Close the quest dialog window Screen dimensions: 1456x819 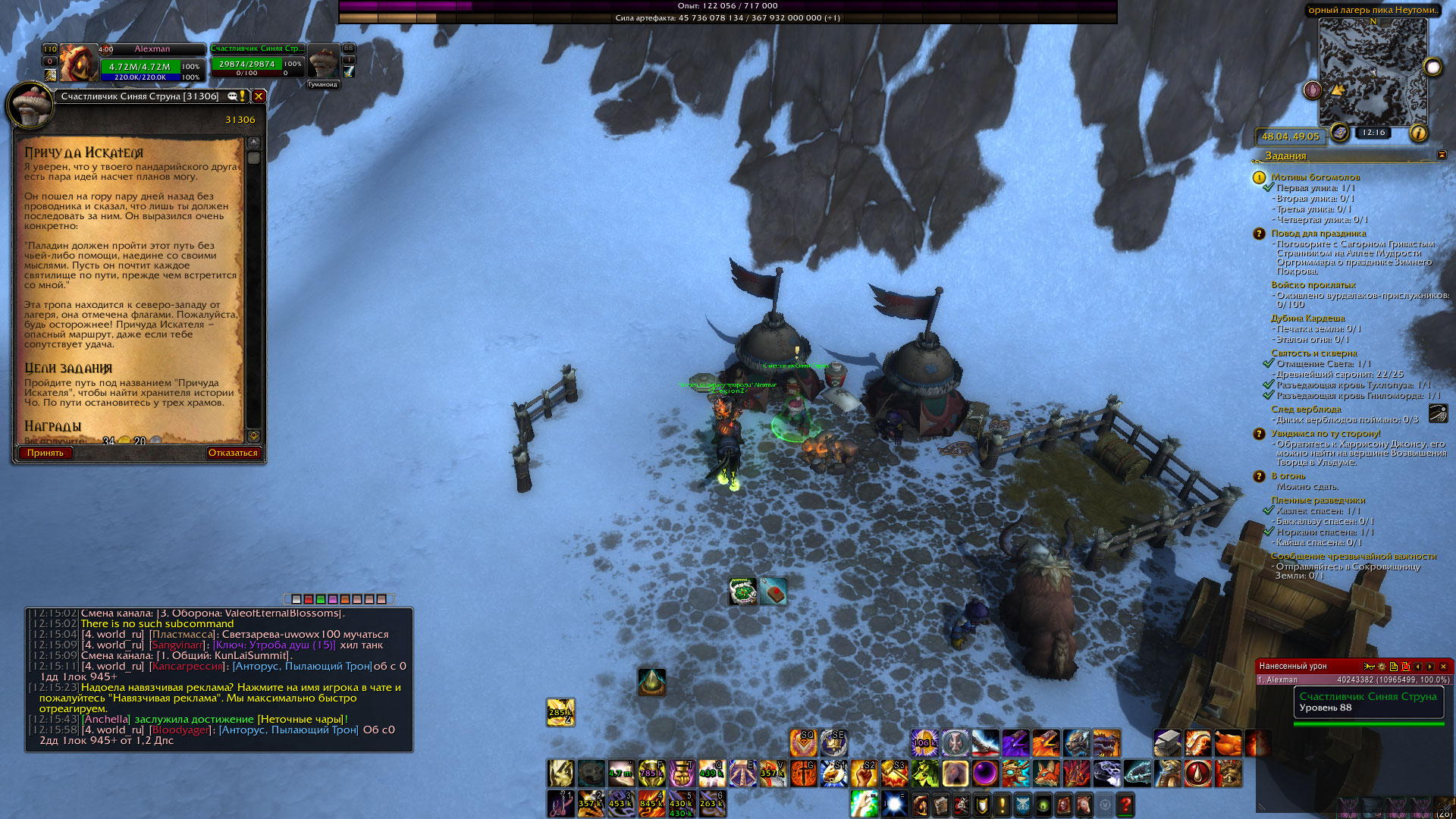pos(259,96)
